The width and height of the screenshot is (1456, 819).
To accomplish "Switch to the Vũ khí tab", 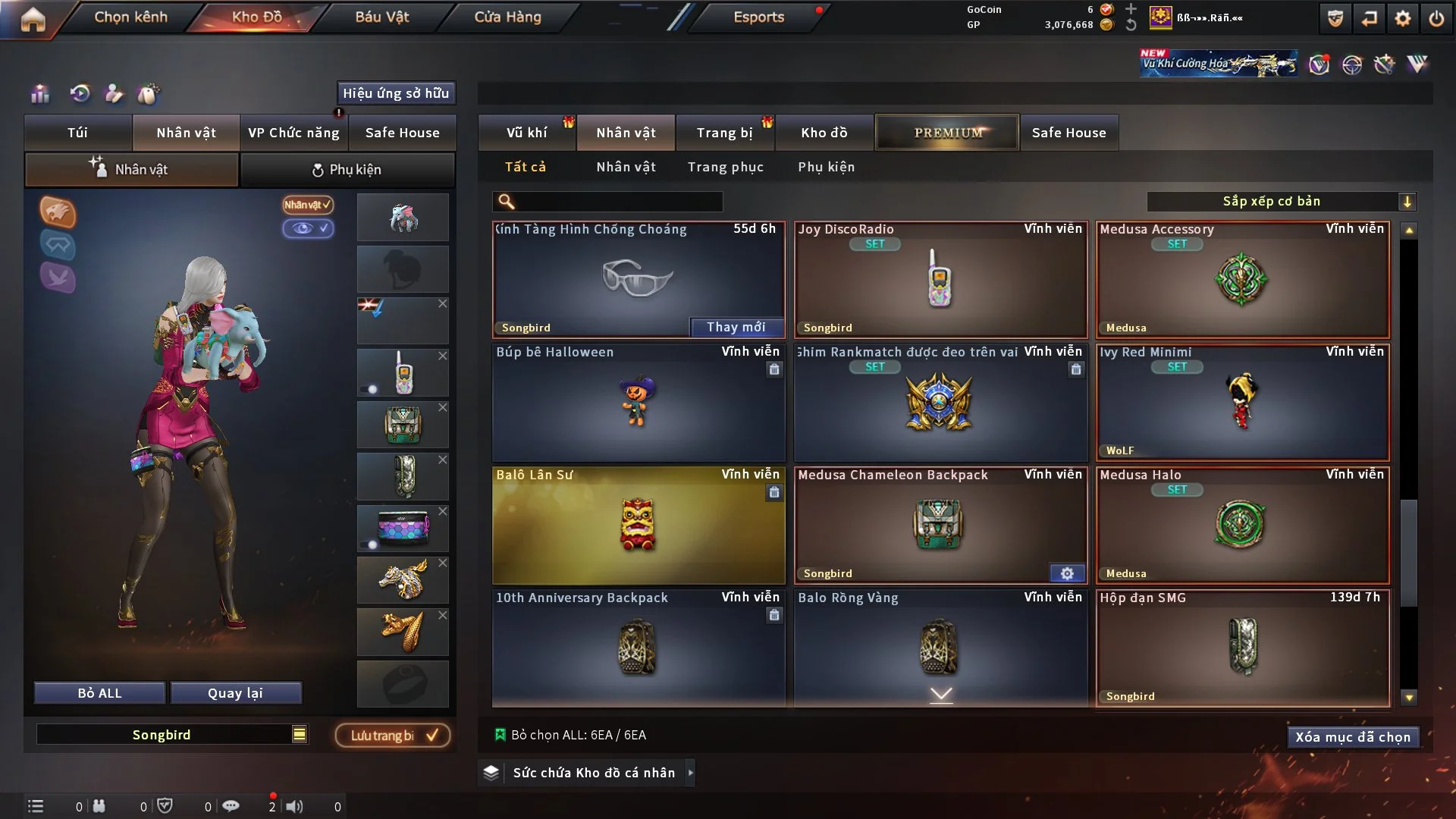I will [526, 133].
